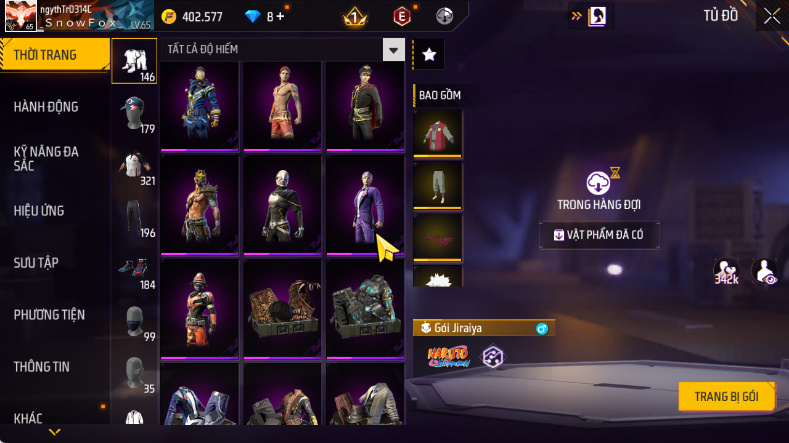Open the VẬT PHẨM ĐÃ CÓ list
The width and height of the screenshot is (789, 443).
[x=600, y=235]
